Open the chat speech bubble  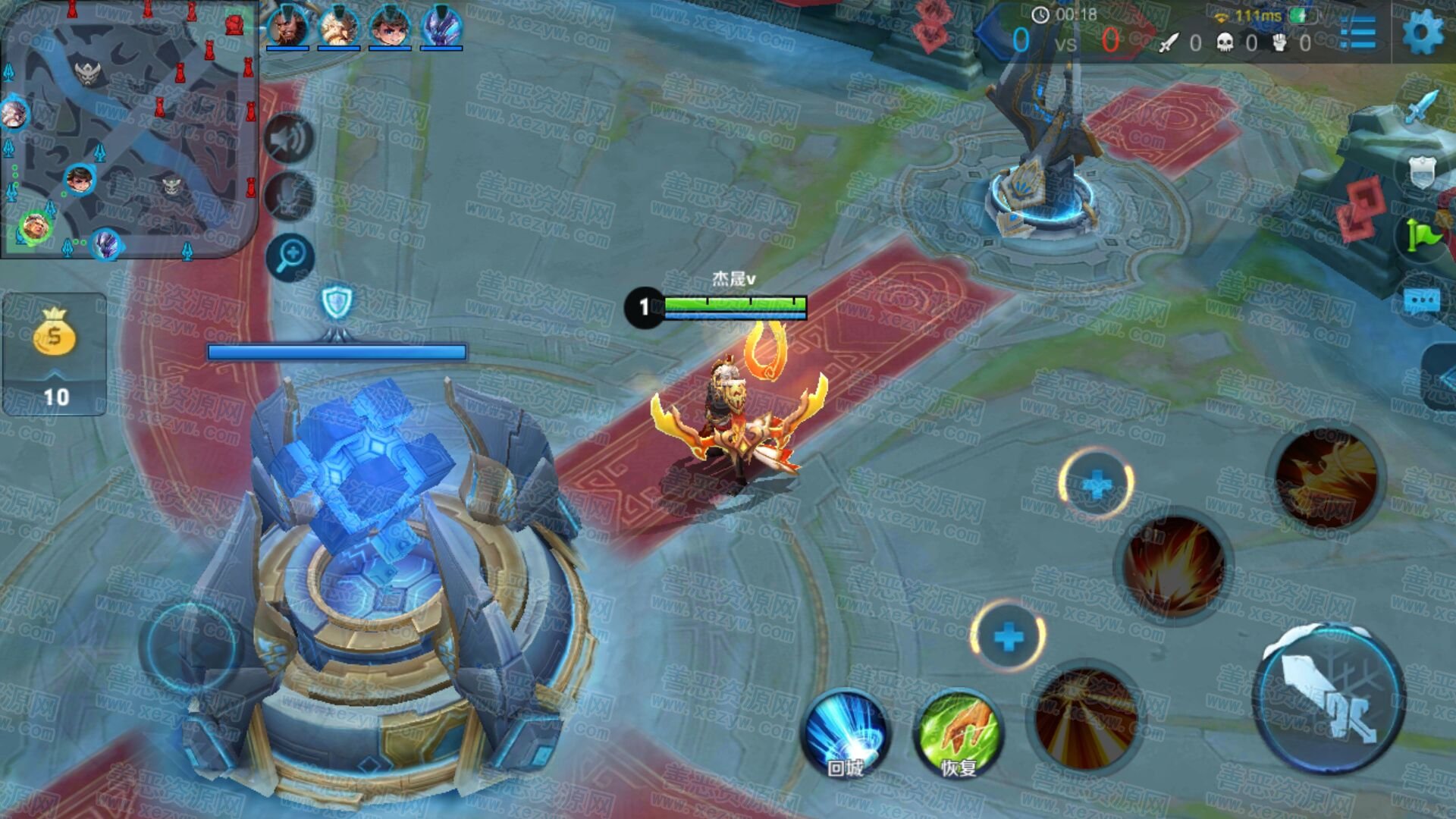[x=1421, y=302]
